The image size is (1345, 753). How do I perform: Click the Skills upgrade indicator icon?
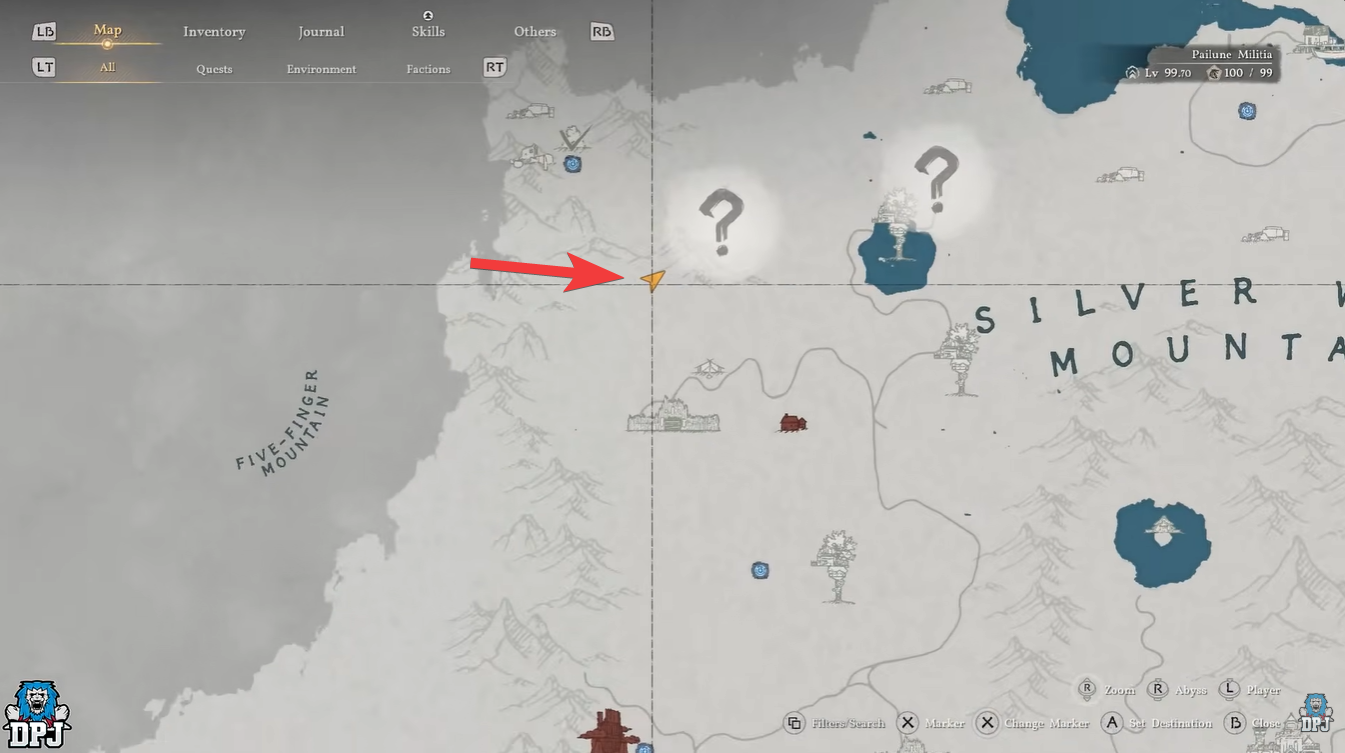[x=428, y=14]
